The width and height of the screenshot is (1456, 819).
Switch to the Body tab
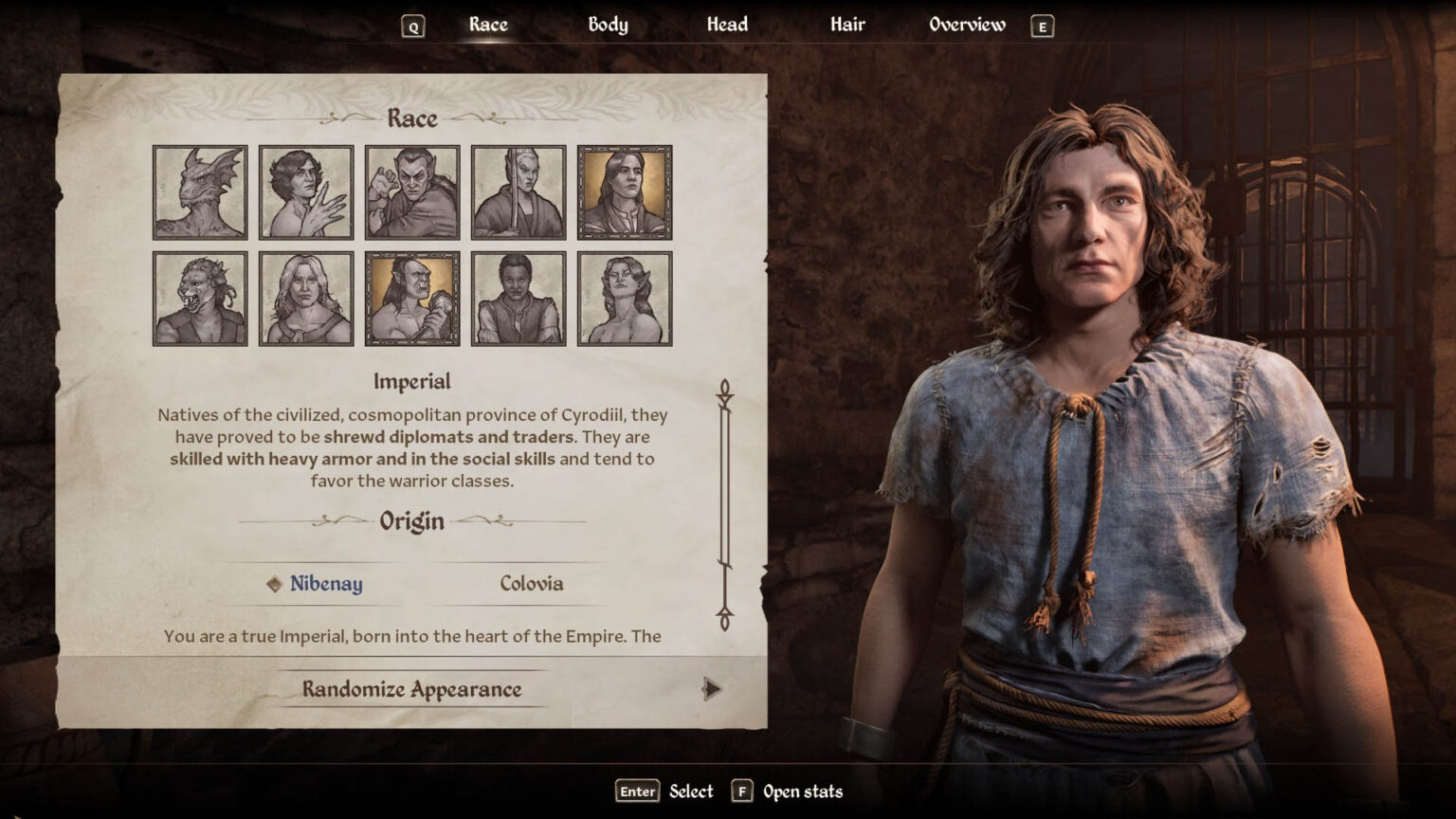(x=607, y=25)
